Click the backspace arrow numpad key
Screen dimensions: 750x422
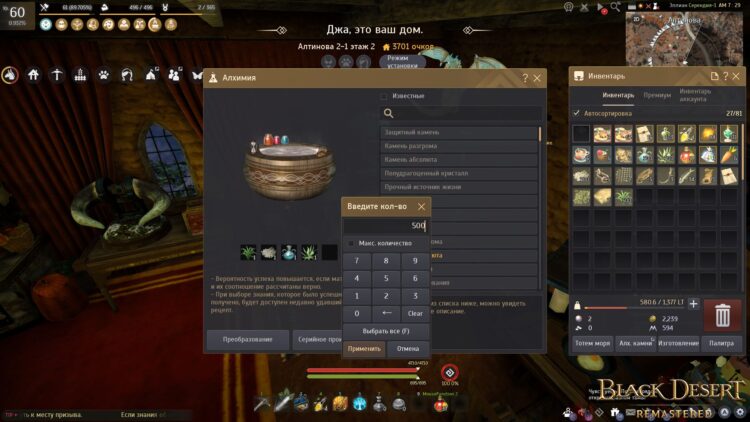pos(386,313)
